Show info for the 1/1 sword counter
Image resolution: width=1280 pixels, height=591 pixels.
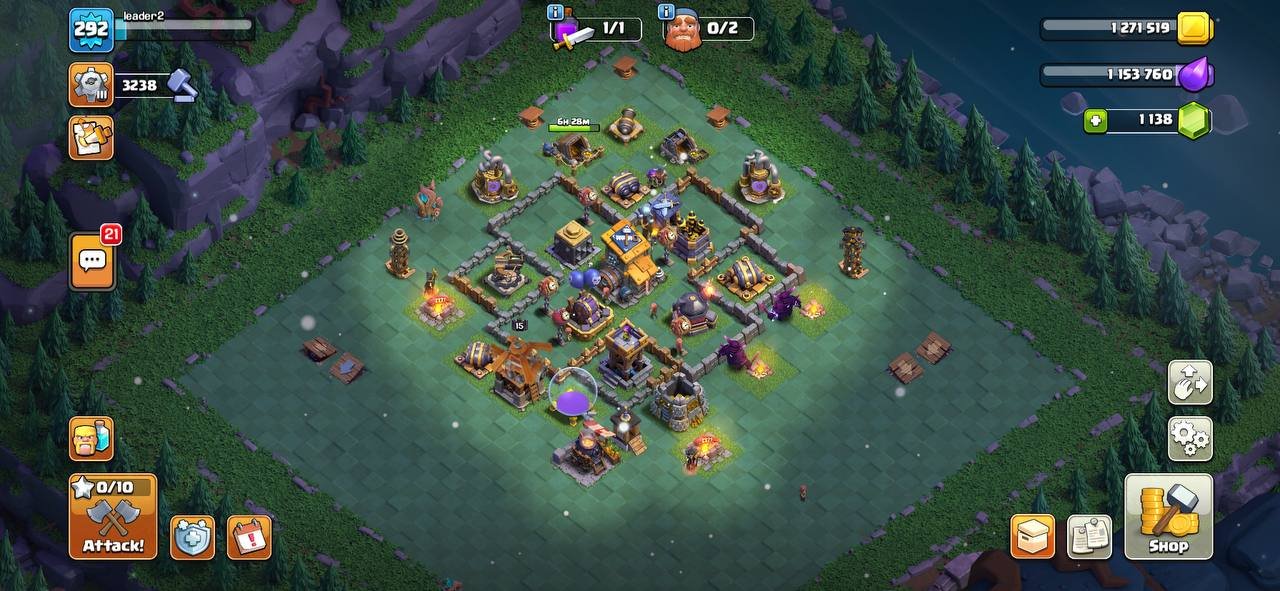click(554, 13)
